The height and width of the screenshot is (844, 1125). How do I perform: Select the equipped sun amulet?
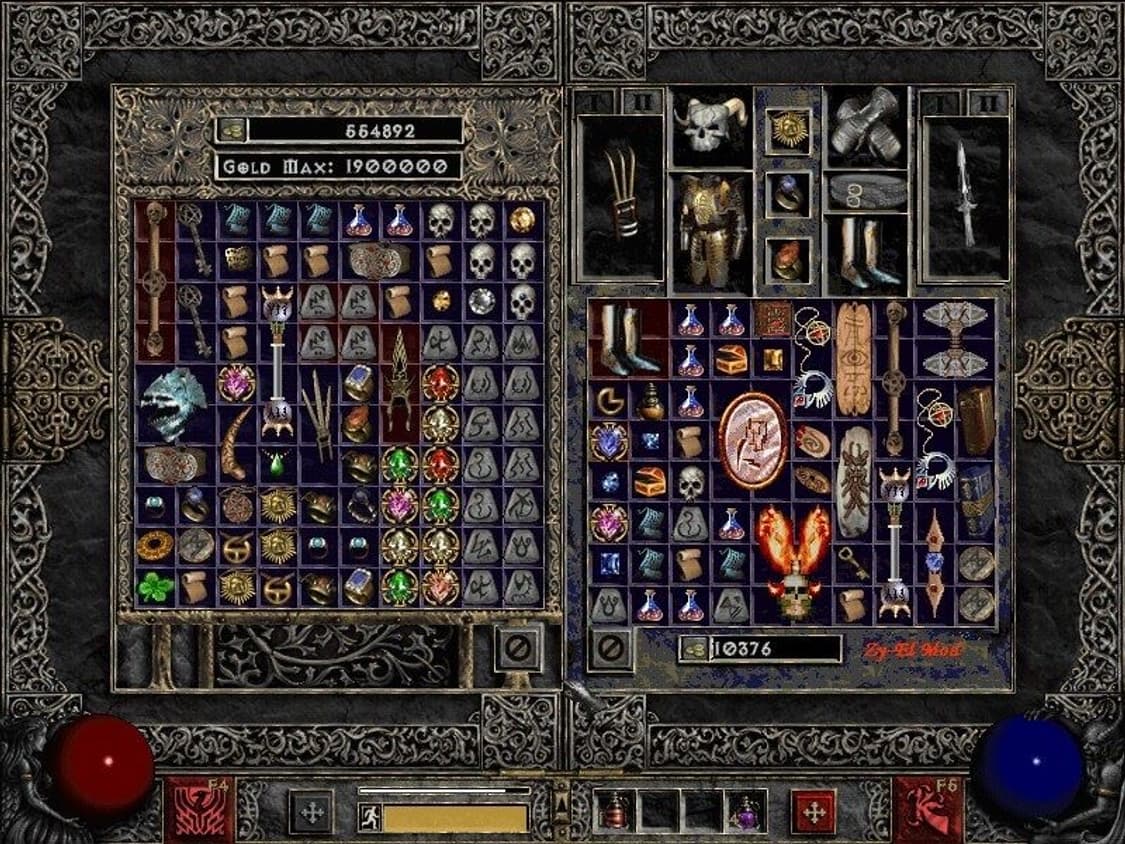point(788,130)
